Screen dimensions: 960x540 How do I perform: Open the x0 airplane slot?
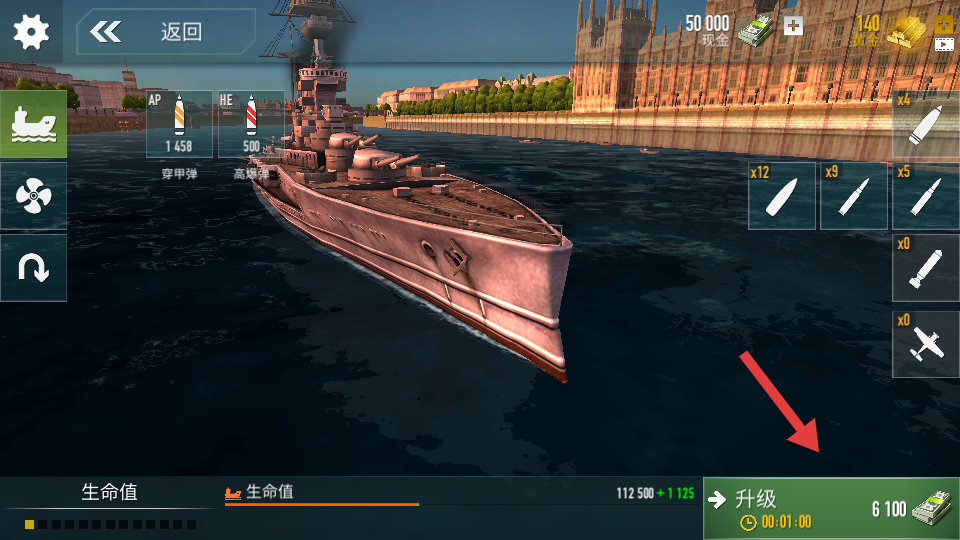tap(926, 344)
